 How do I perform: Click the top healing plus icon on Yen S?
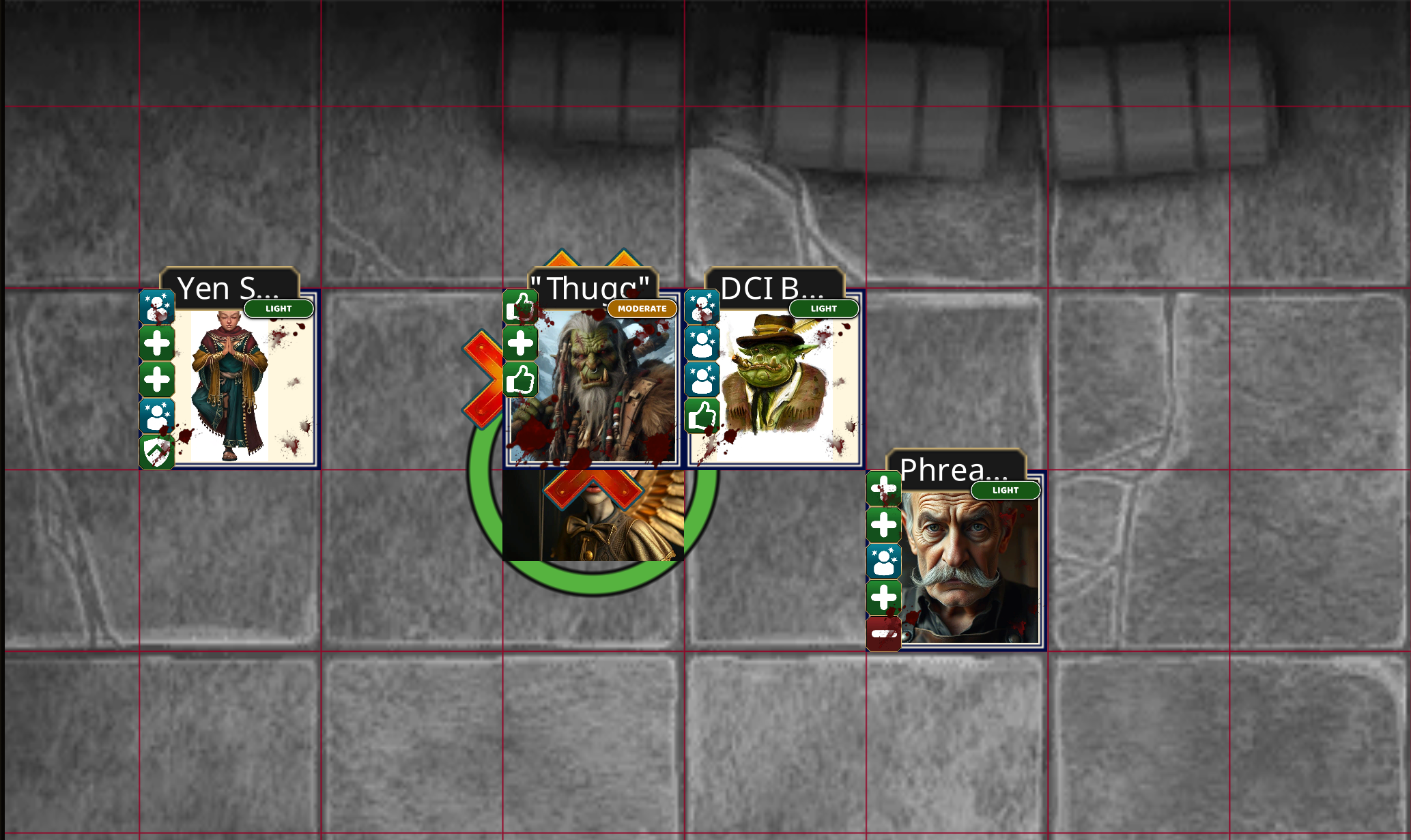tap(156, 342)
